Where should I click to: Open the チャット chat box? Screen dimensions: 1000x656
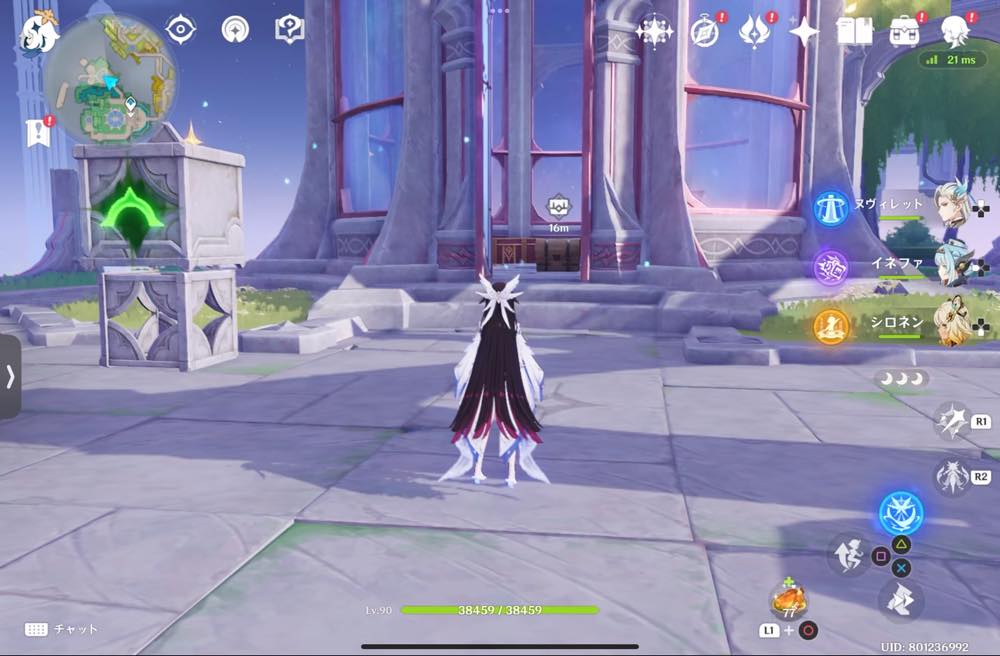(x=62, y=629)
